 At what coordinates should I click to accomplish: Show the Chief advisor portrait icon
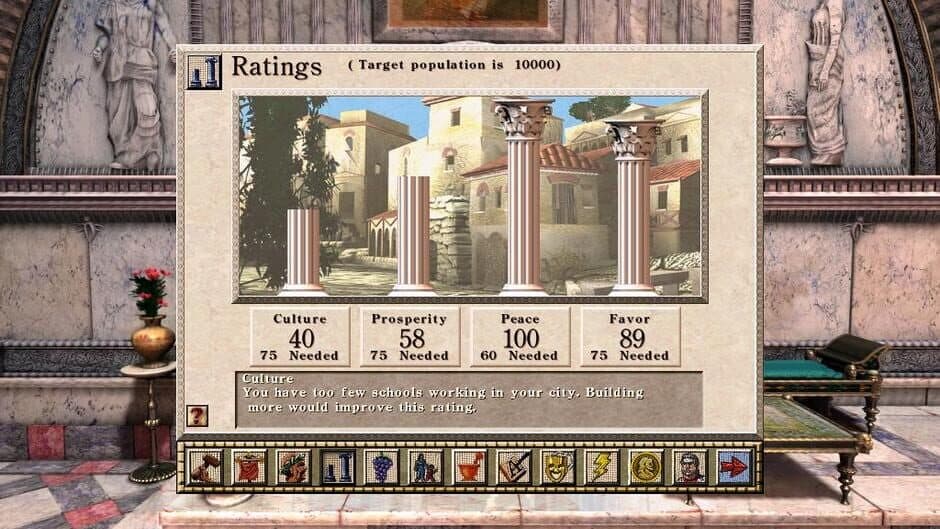689,467
